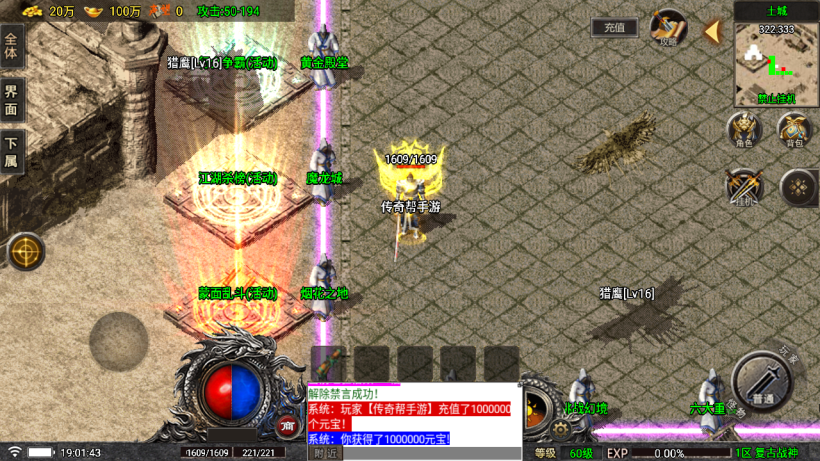Viewport: 820px width, 461px height.
Task: Collapse the top menu with the golden arrow
Action: 712,31
